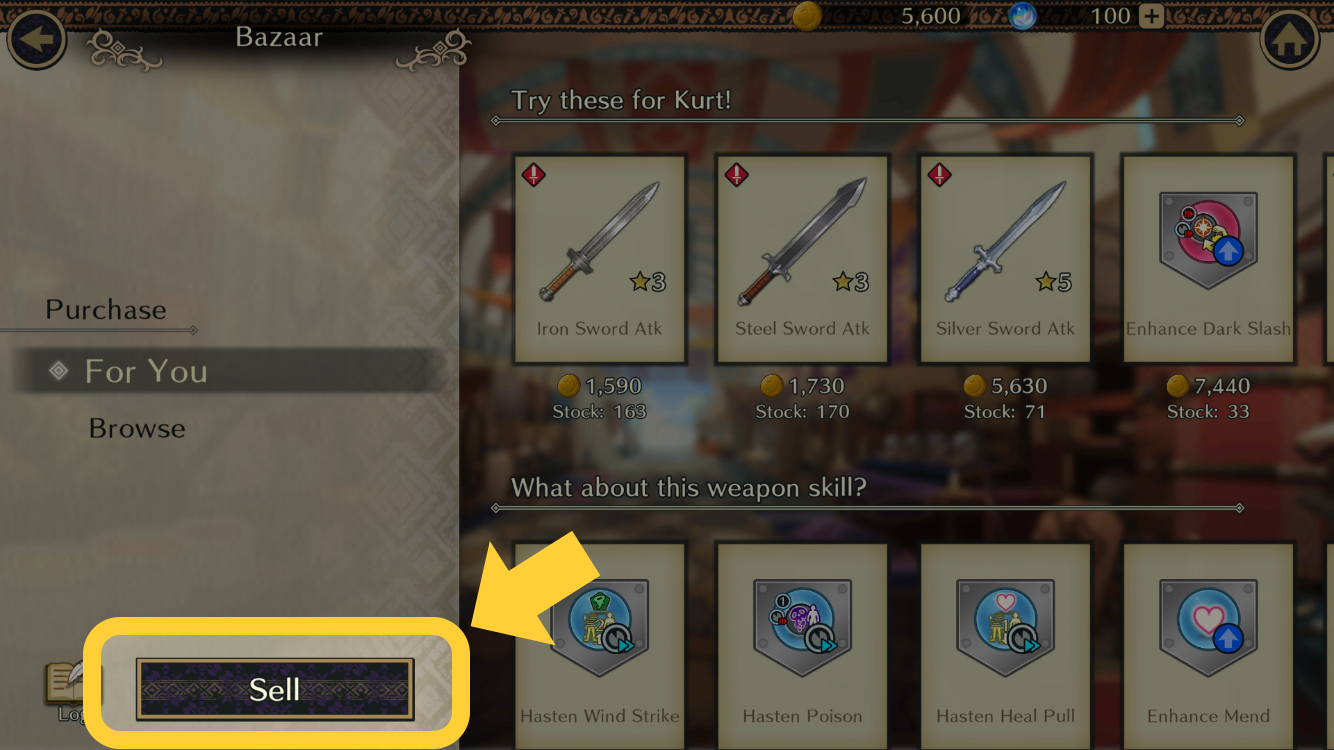Image resolution: width=1334 pixels, height=750 pixels.
Task: Select the Enhance Dark Slash skill
Action: pyautogui.click(x=1208, y=258)
